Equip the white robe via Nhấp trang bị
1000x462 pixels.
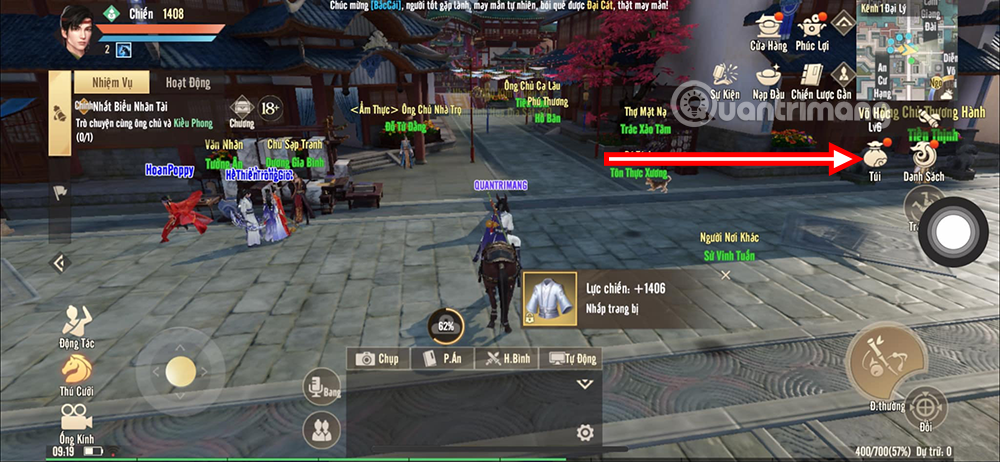click(x=549, y=298)
